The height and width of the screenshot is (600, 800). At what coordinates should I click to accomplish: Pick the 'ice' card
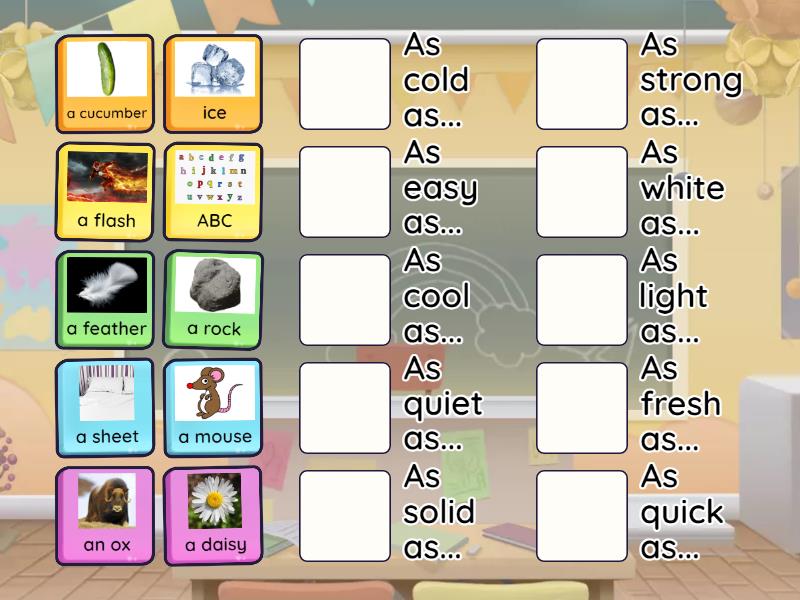click(x=213, y=83)
